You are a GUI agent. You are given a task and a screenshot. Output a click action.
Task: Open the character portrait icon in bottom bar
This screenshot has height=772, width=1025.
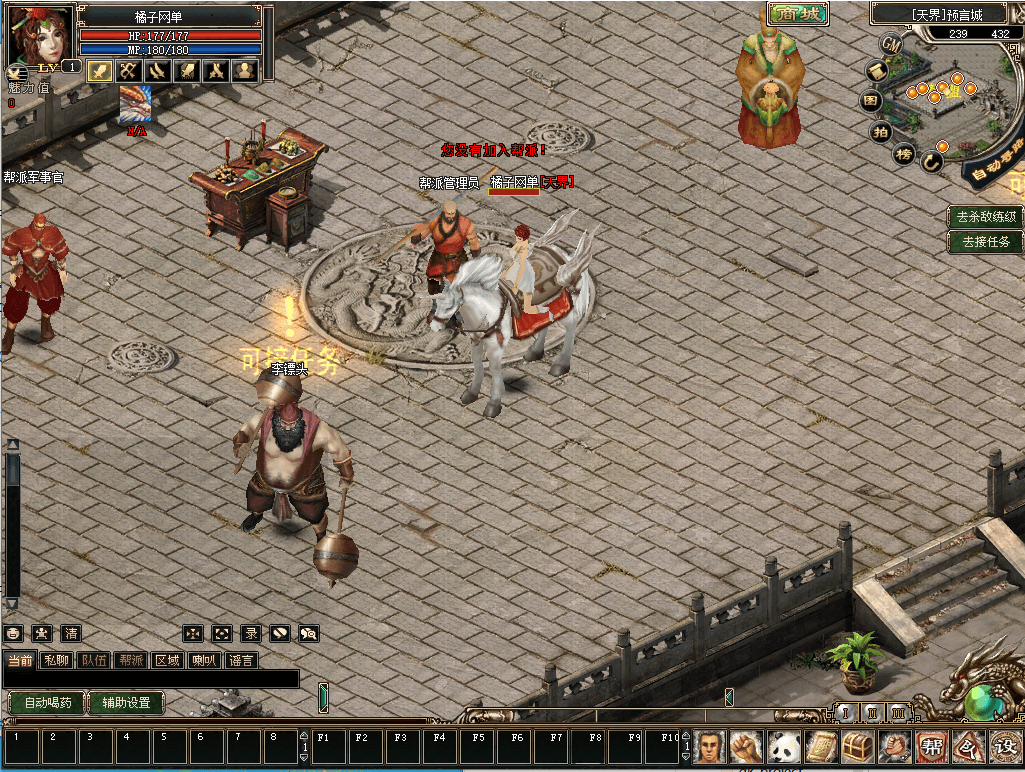pyautogui.click(x=709, y=746)
